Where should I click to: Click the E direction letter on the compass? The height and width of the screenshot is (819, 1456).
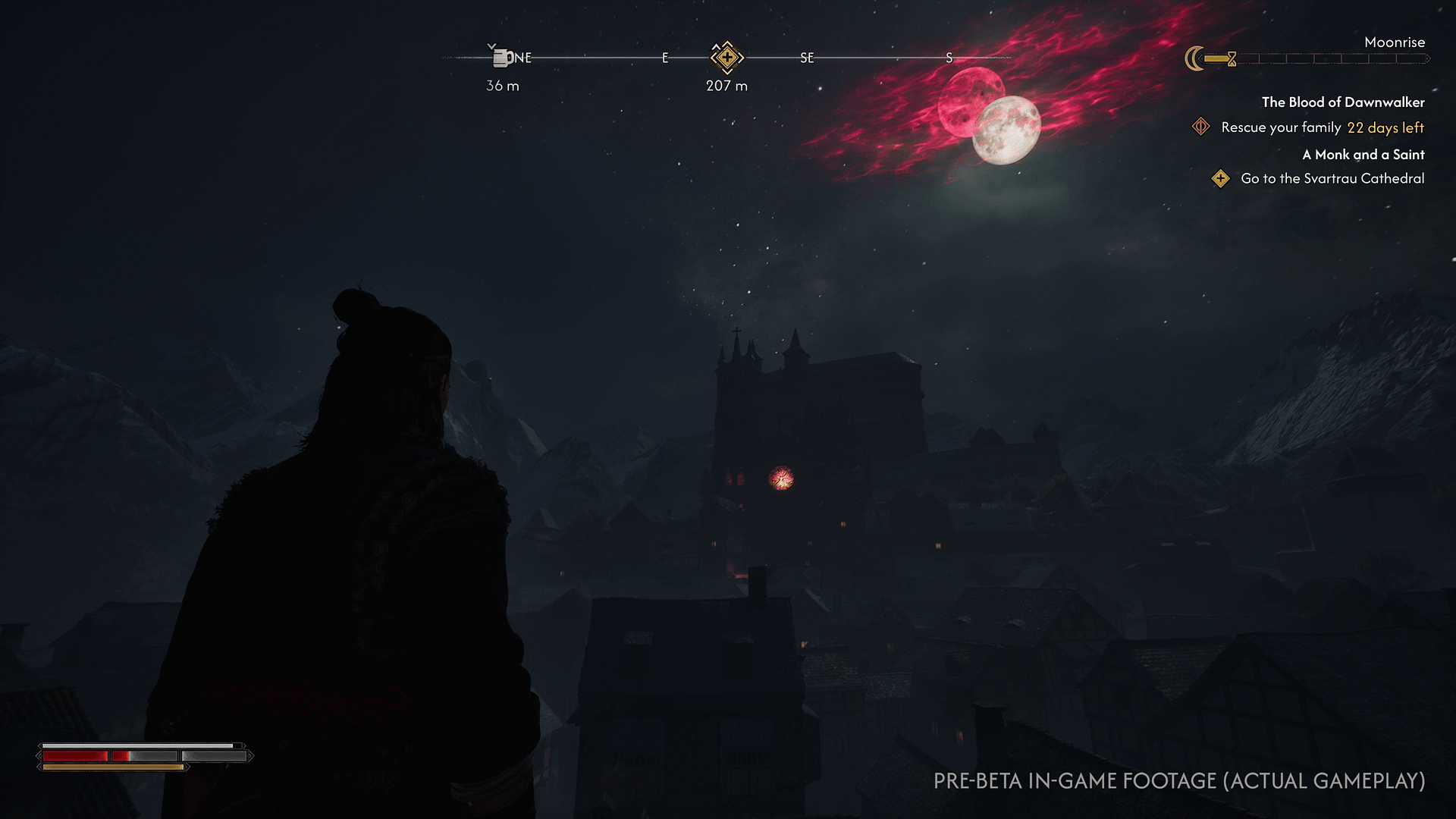click(666, 56)
